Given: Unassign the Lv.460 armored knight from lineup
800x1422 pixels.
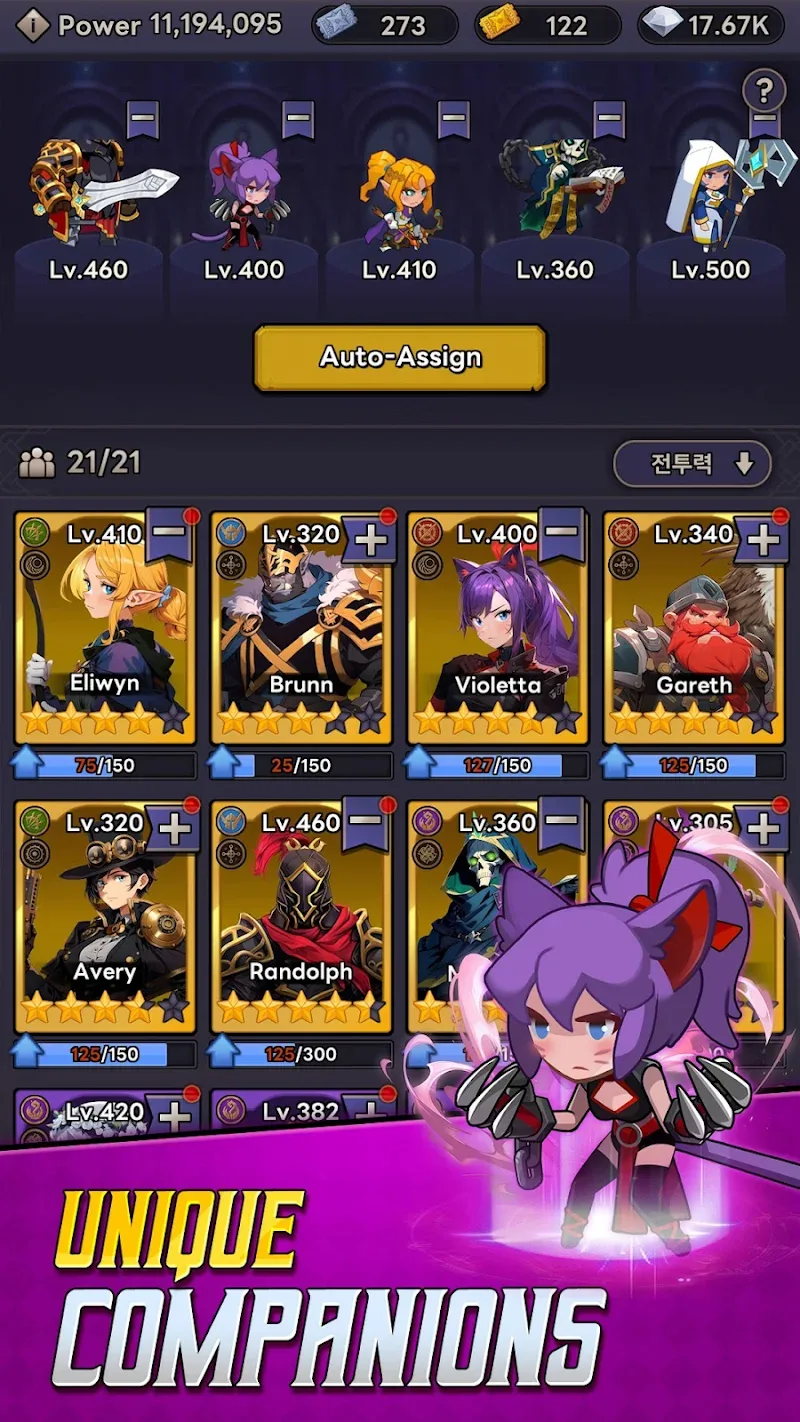Looking at the screenshot, I should (x=143, y=118).
